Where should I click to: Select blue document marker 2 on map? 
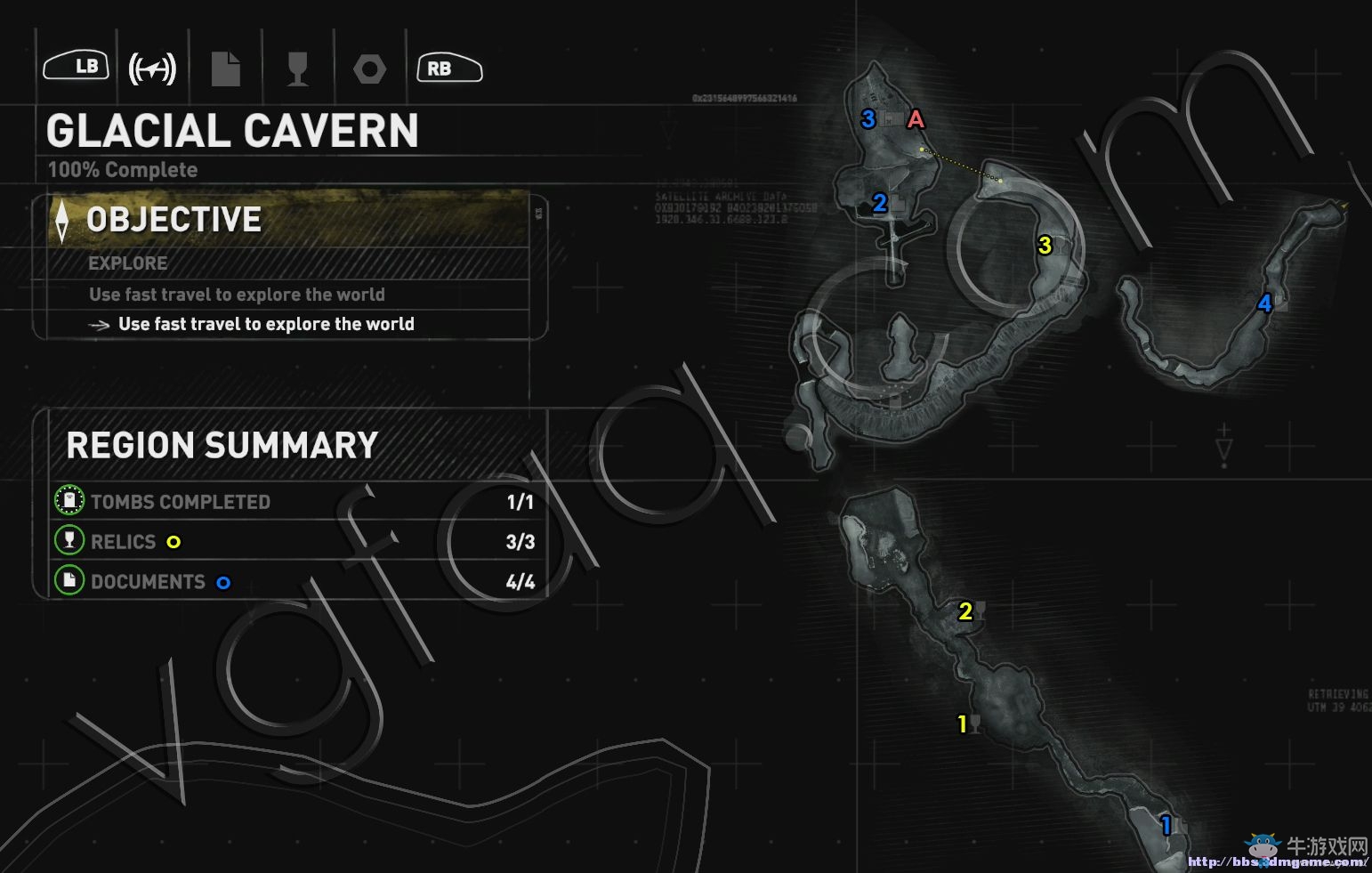880,204
